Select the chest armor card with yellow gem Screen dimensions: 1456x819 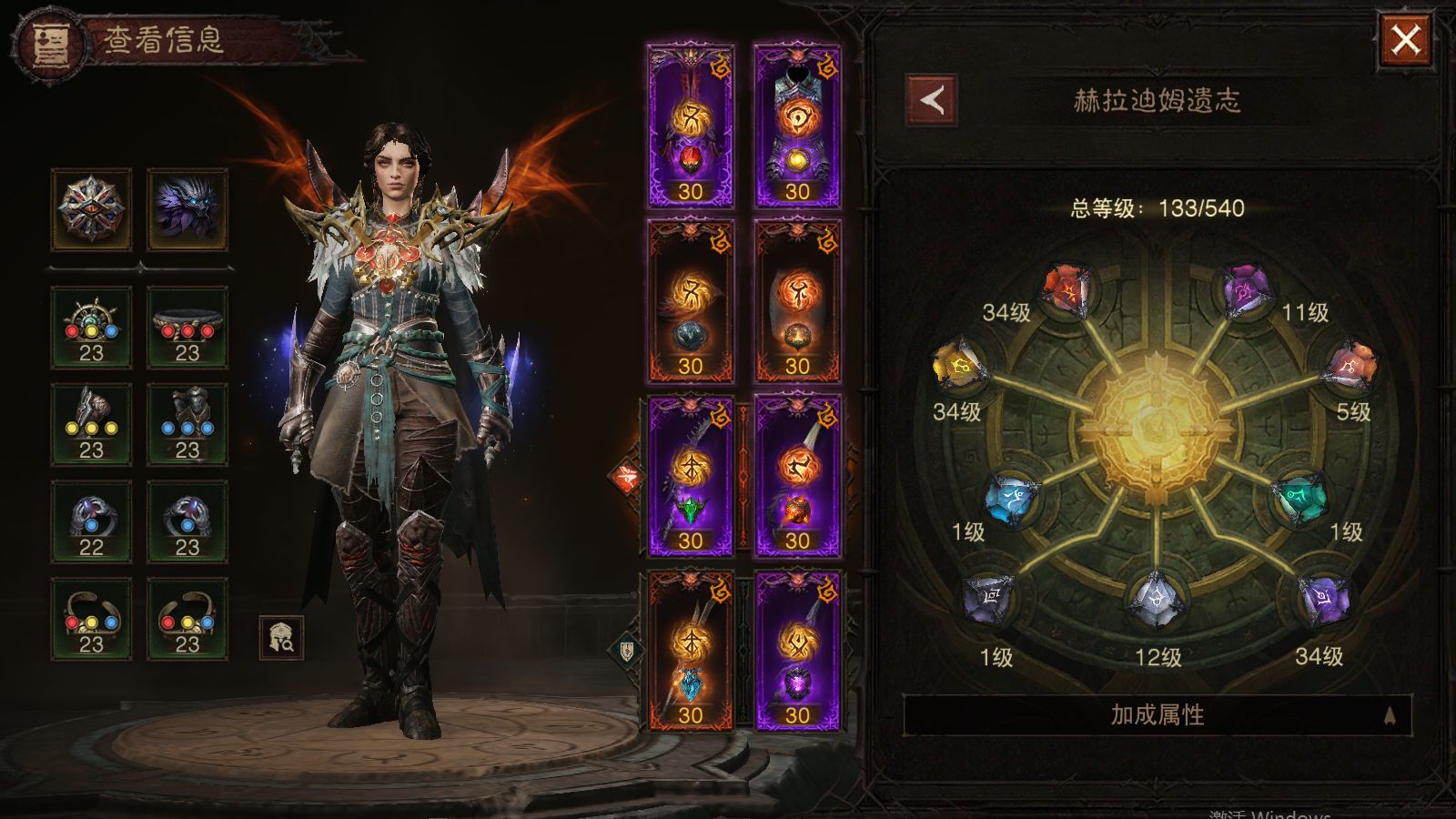tap(797, 126)
